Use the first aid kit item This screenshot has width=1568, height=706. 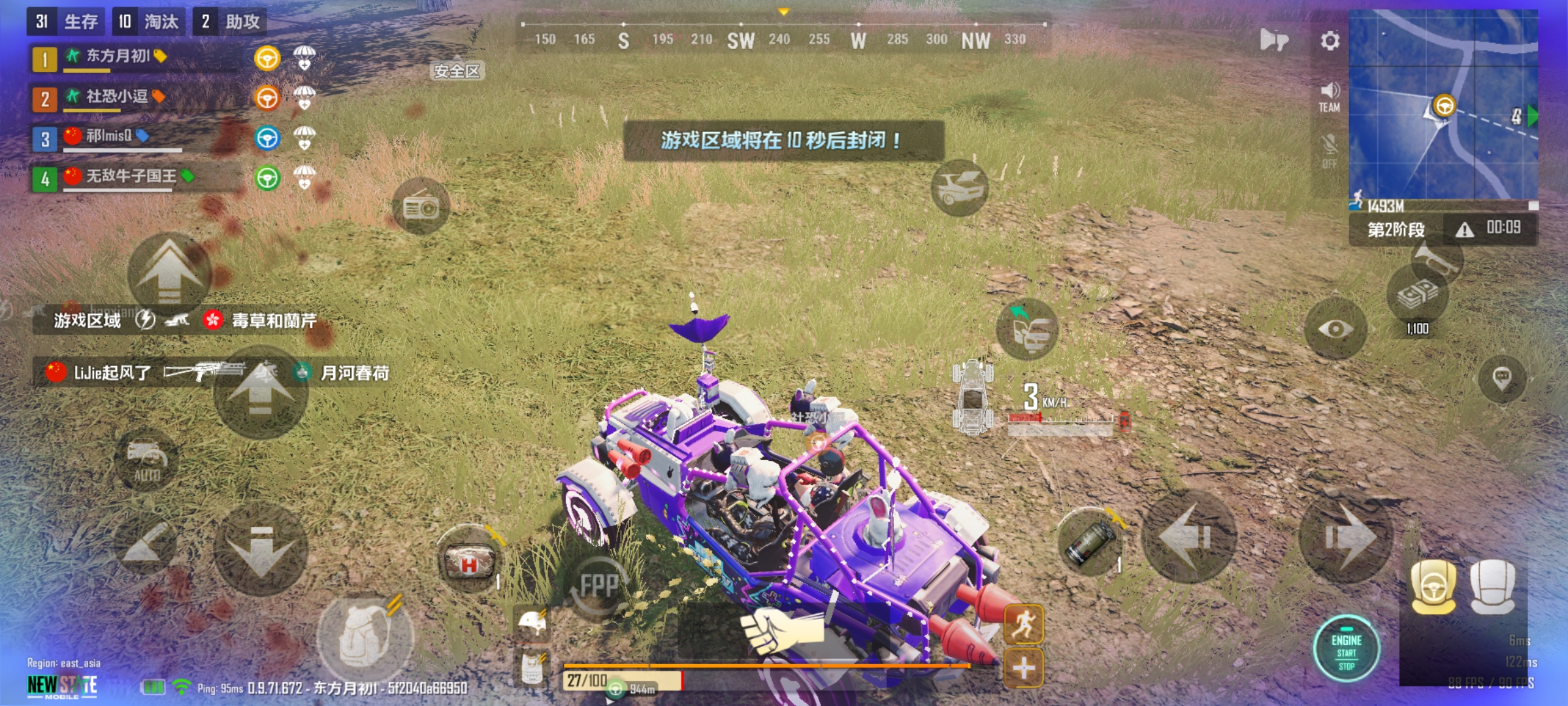[x=468, y=560]
